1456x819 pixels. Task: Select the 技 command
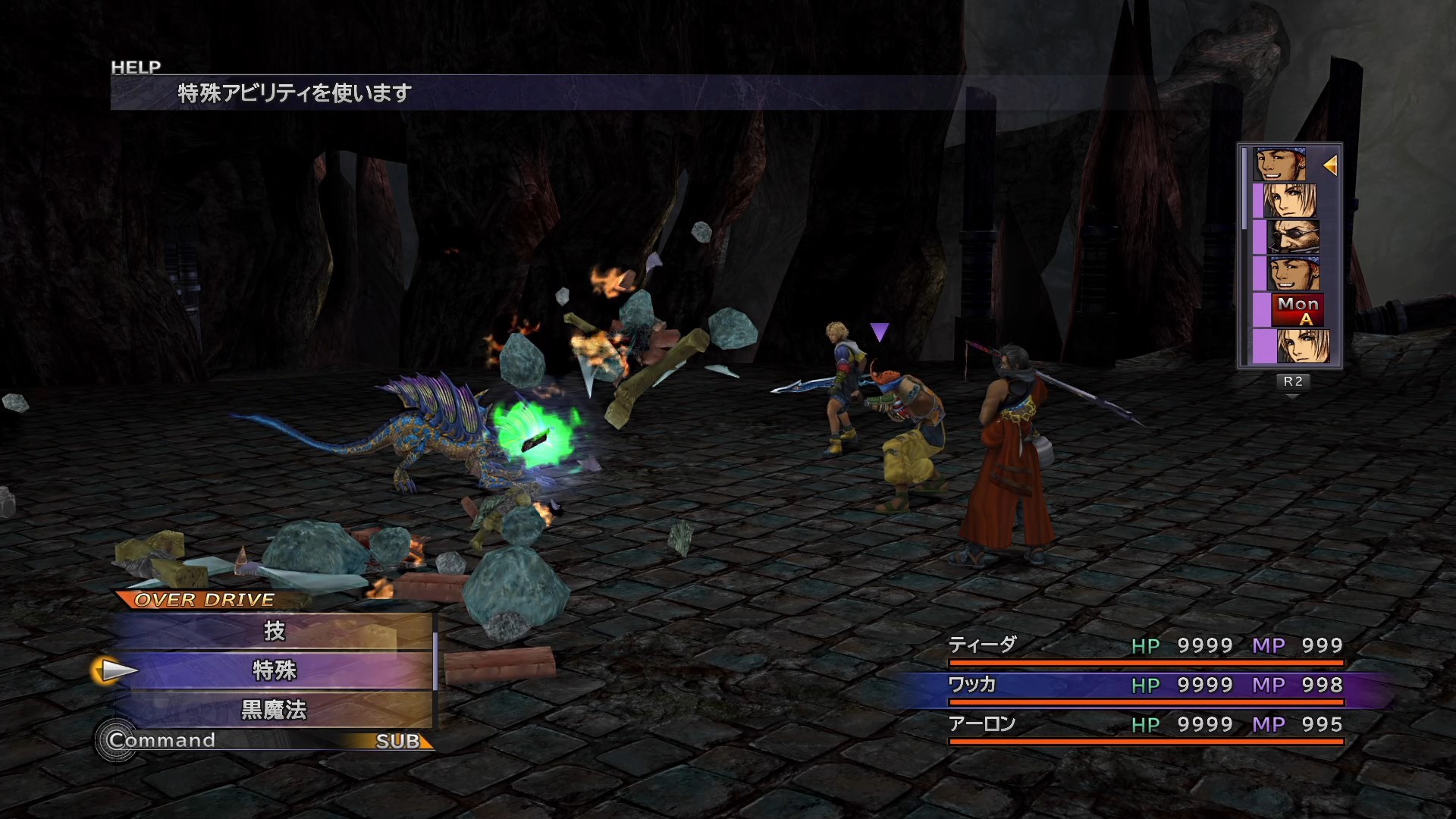click(x=274, y=631)
